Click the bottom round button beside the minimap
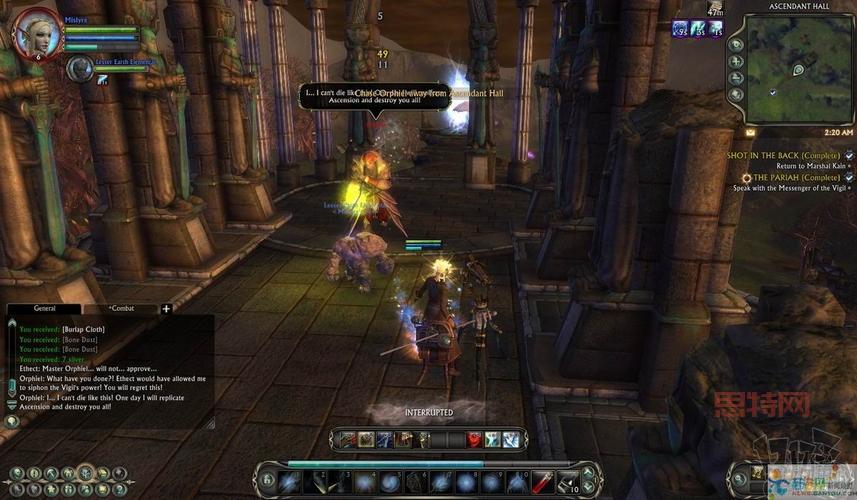This screenshot has width=857, height=500. [737, 94]
